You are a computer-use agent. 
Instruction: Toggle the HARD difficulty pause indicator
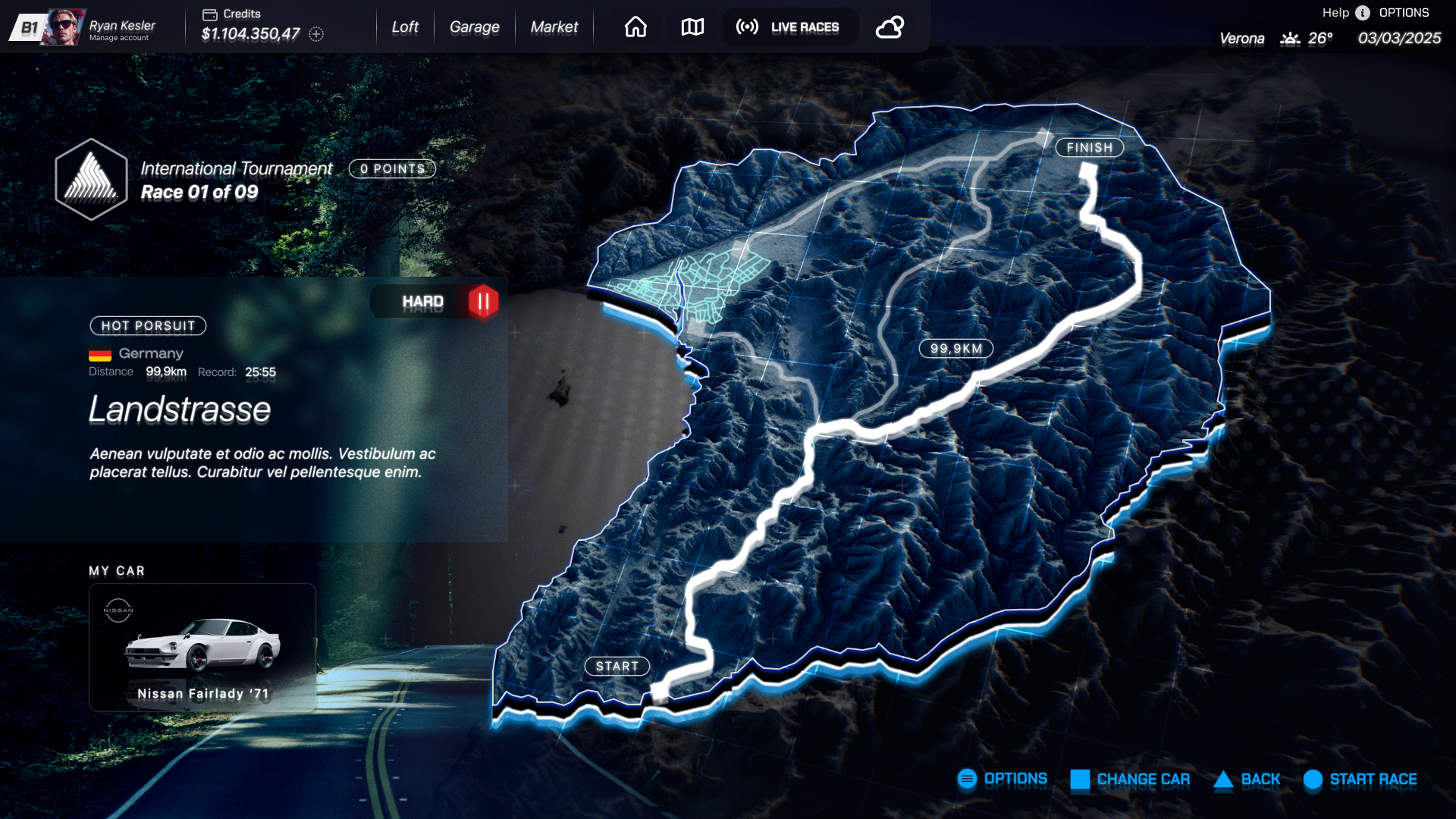click(x=482, y=301)
